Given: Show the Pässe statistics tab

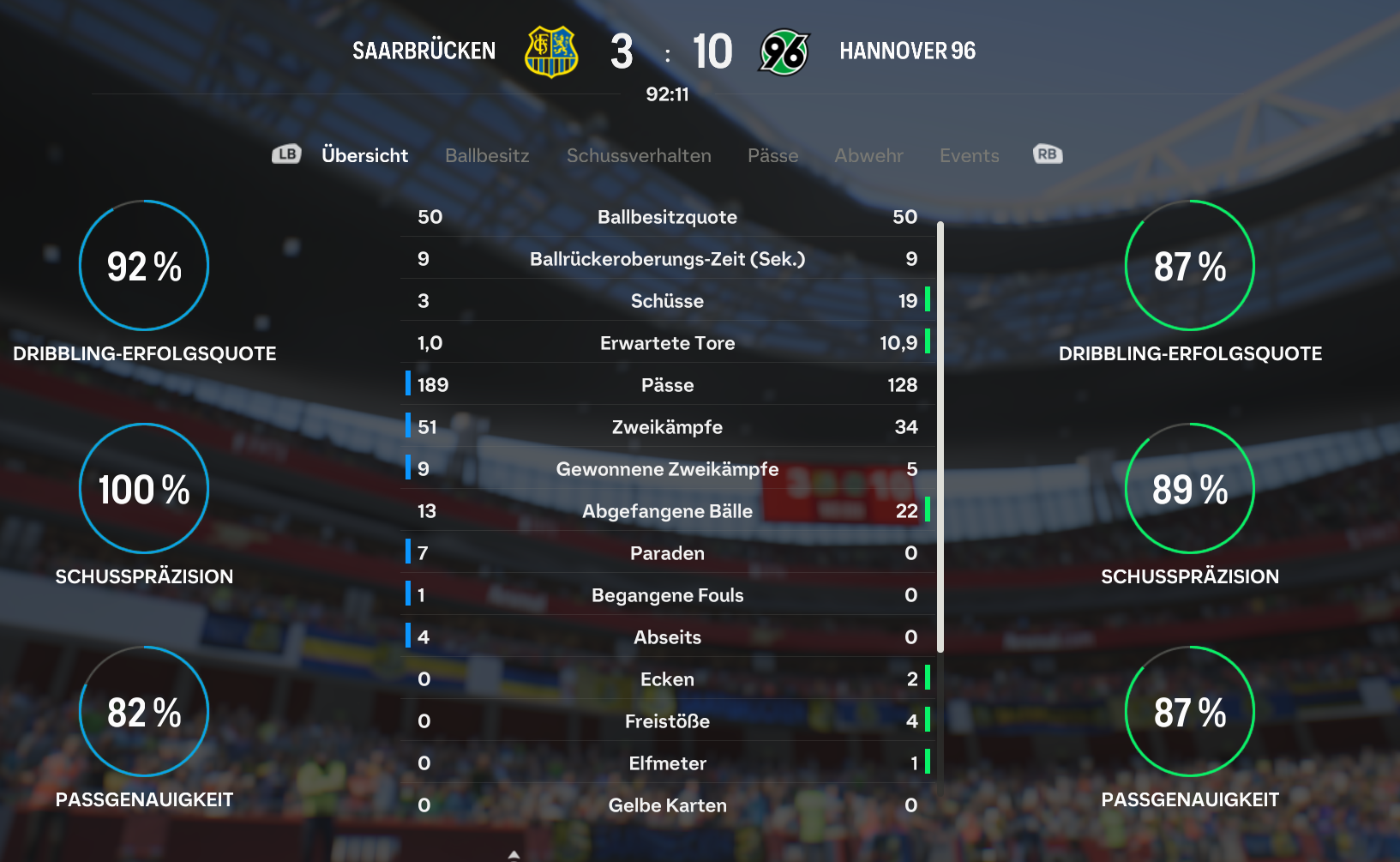Looking at the screenshot, I should (772, 155).
